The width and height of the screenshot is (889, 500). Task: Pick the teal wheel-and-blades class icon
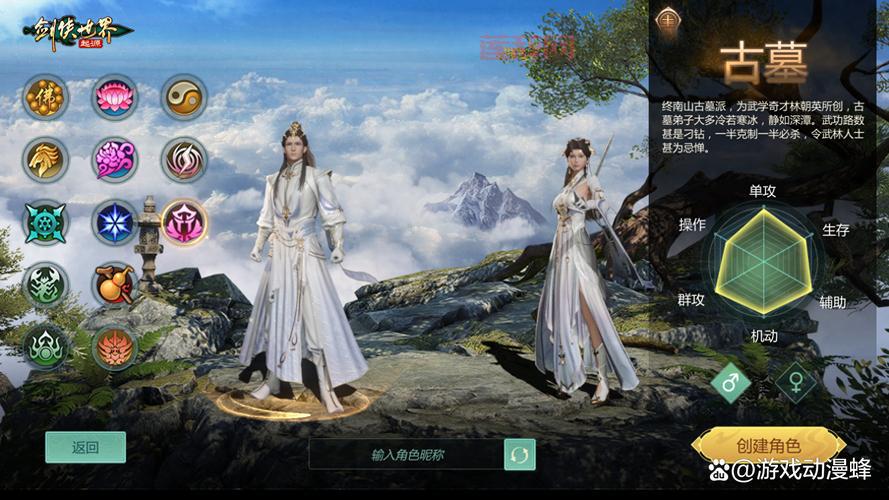(46, 222)
